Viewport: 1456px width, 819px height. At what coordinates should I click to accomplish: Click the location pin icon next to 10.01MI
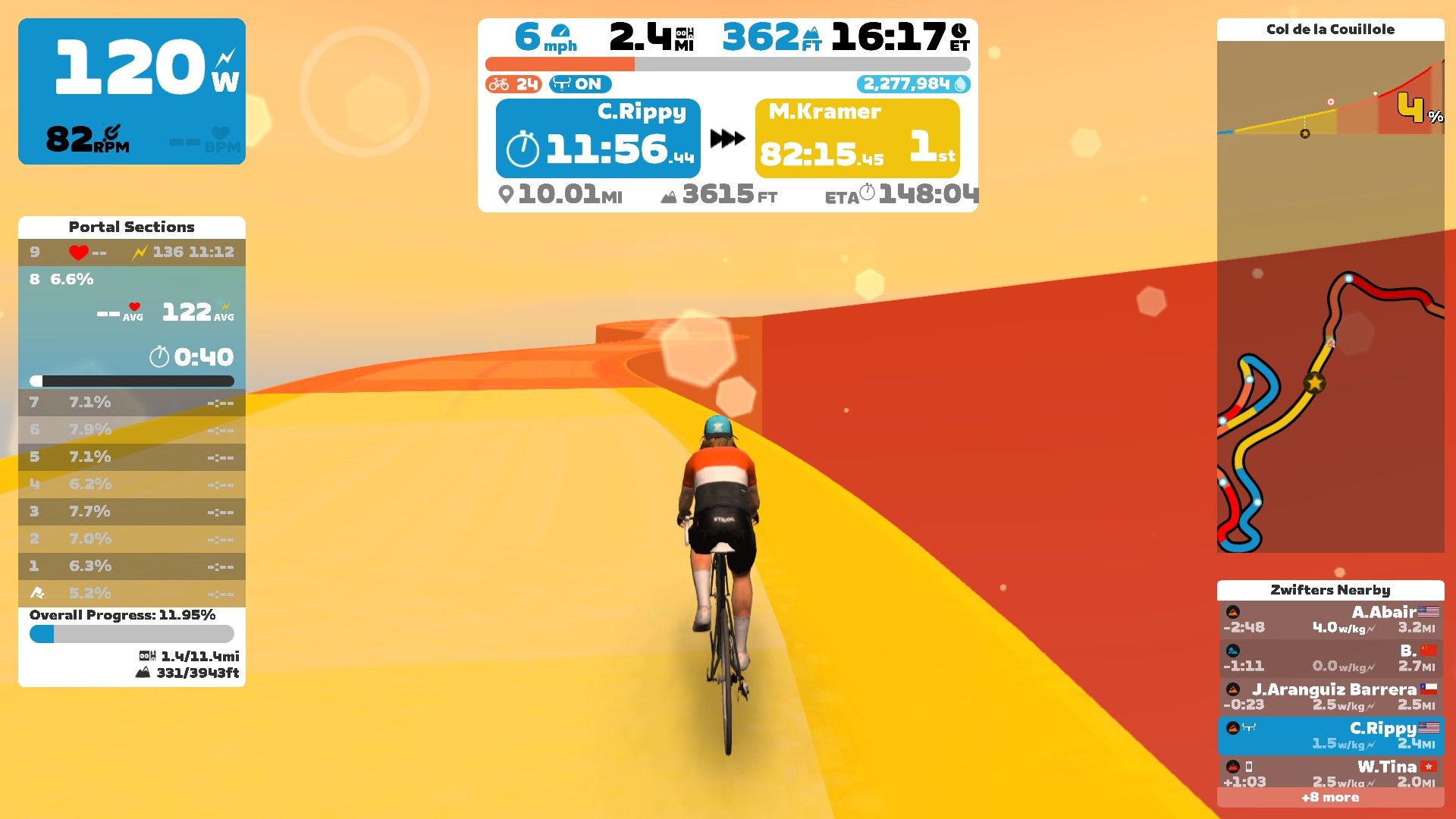click(507, 195)
